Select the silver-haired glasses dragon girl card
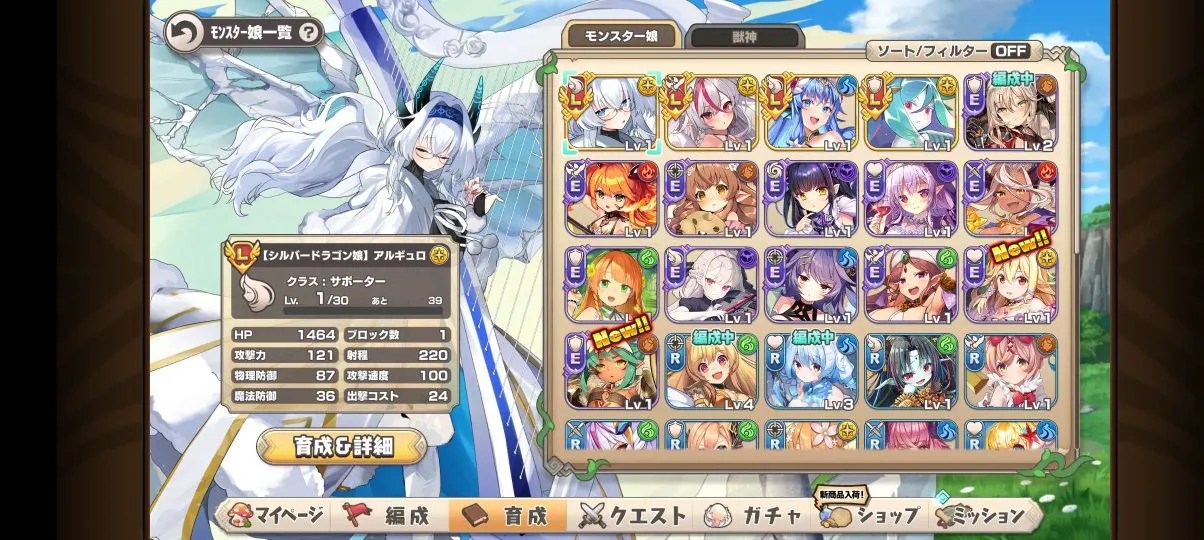This screenshot has width=1204, height=540. click(612, 112)
